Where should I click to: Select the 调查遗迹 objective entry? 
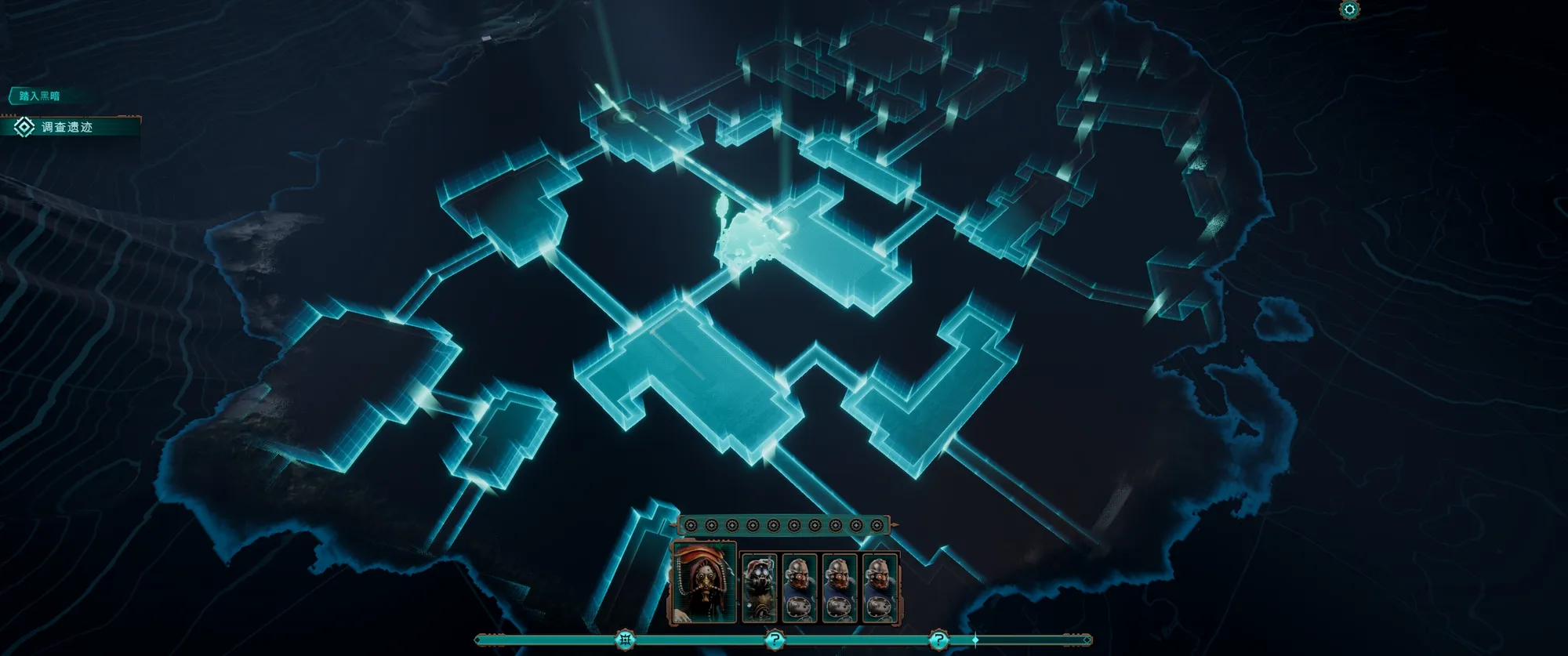coord(67,127)
